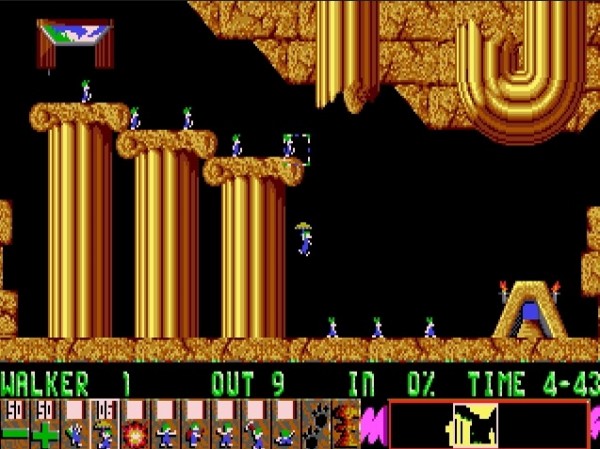Viewport: 600px width, 449px height.
Task: Select the Climber skill
Action: 74,424
